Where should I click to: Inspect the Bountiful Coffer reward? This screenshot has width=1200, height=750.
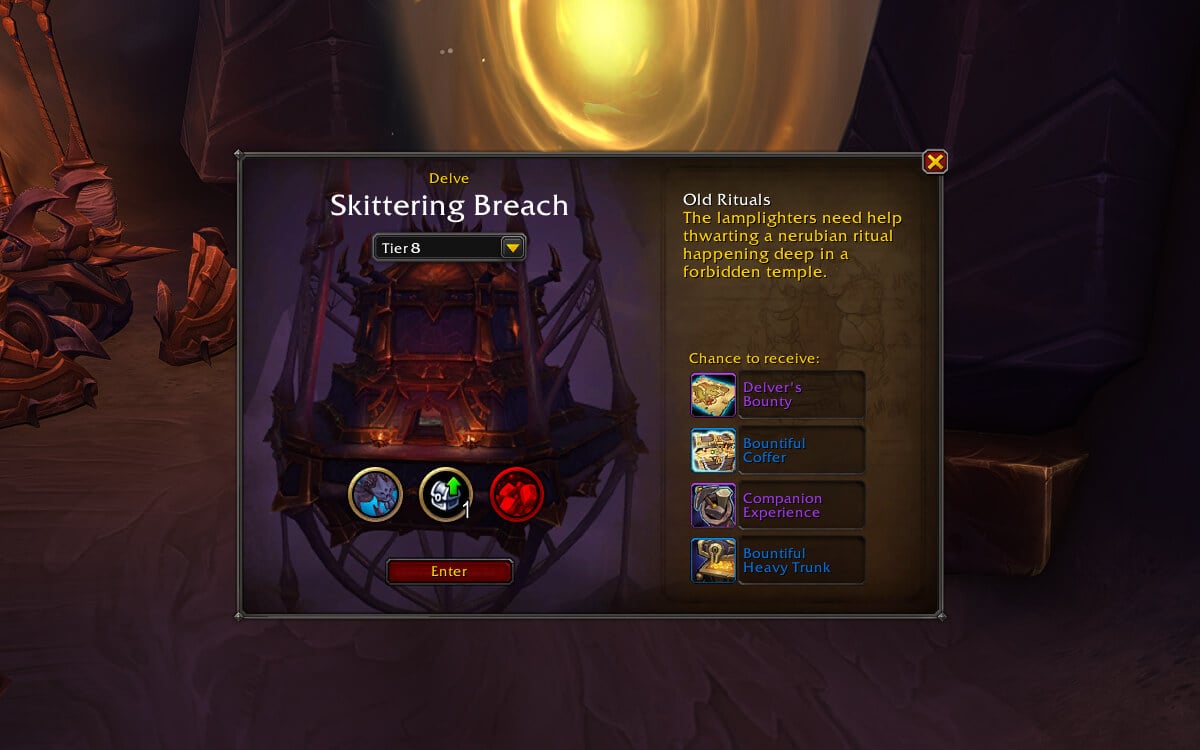714,450
